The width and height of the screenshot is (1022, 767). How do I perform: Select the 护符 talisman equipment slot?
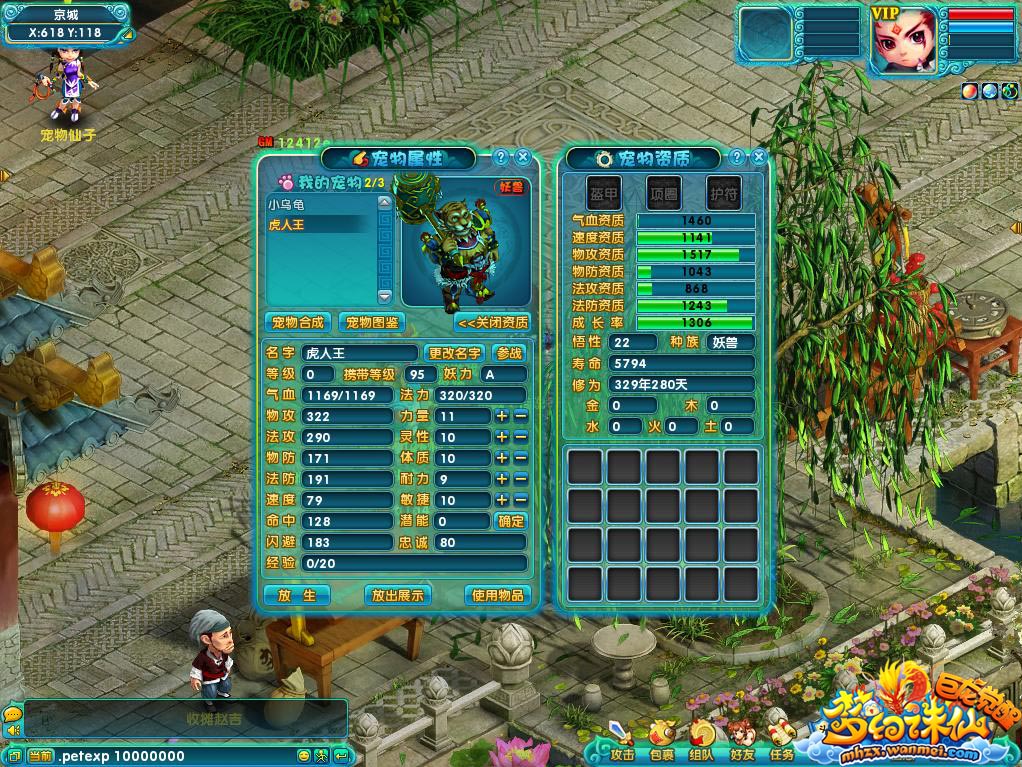(723, 193)
